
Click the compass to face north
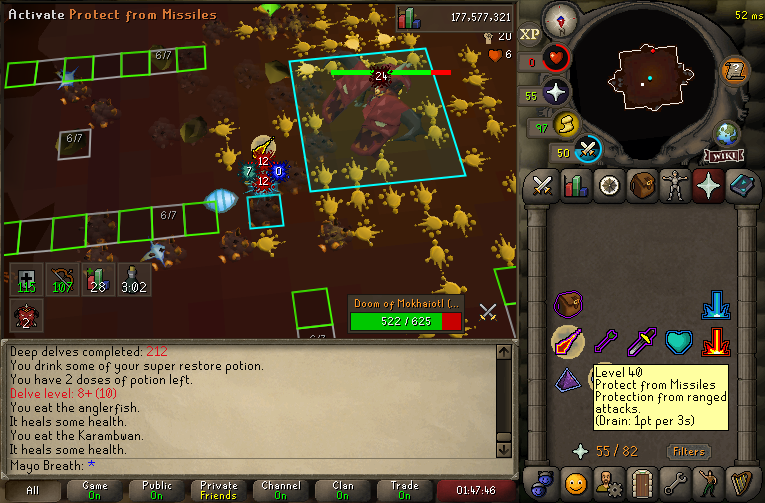[561, 17]
